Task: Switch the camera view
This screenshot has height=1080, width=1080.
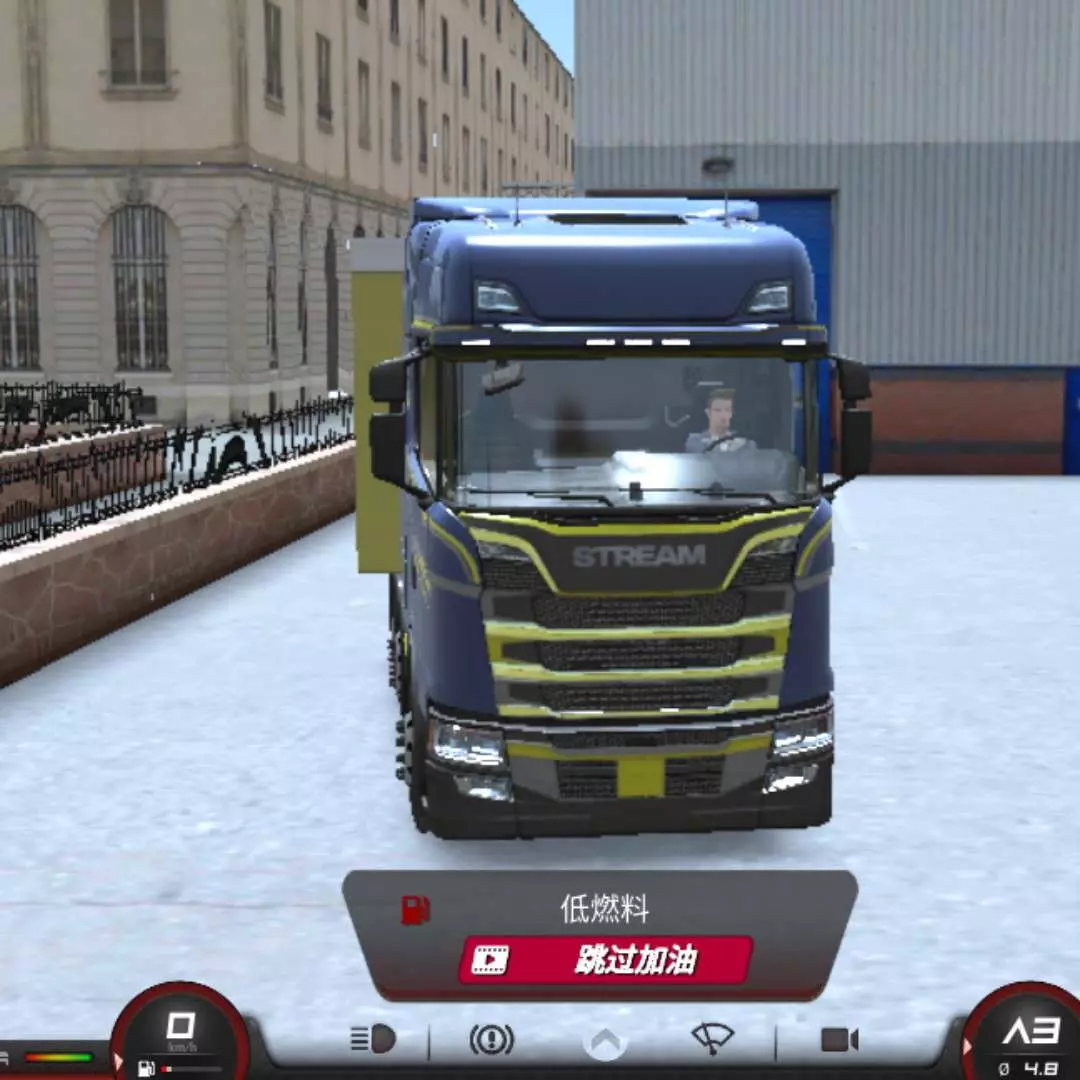Action: pos(839,1040)
